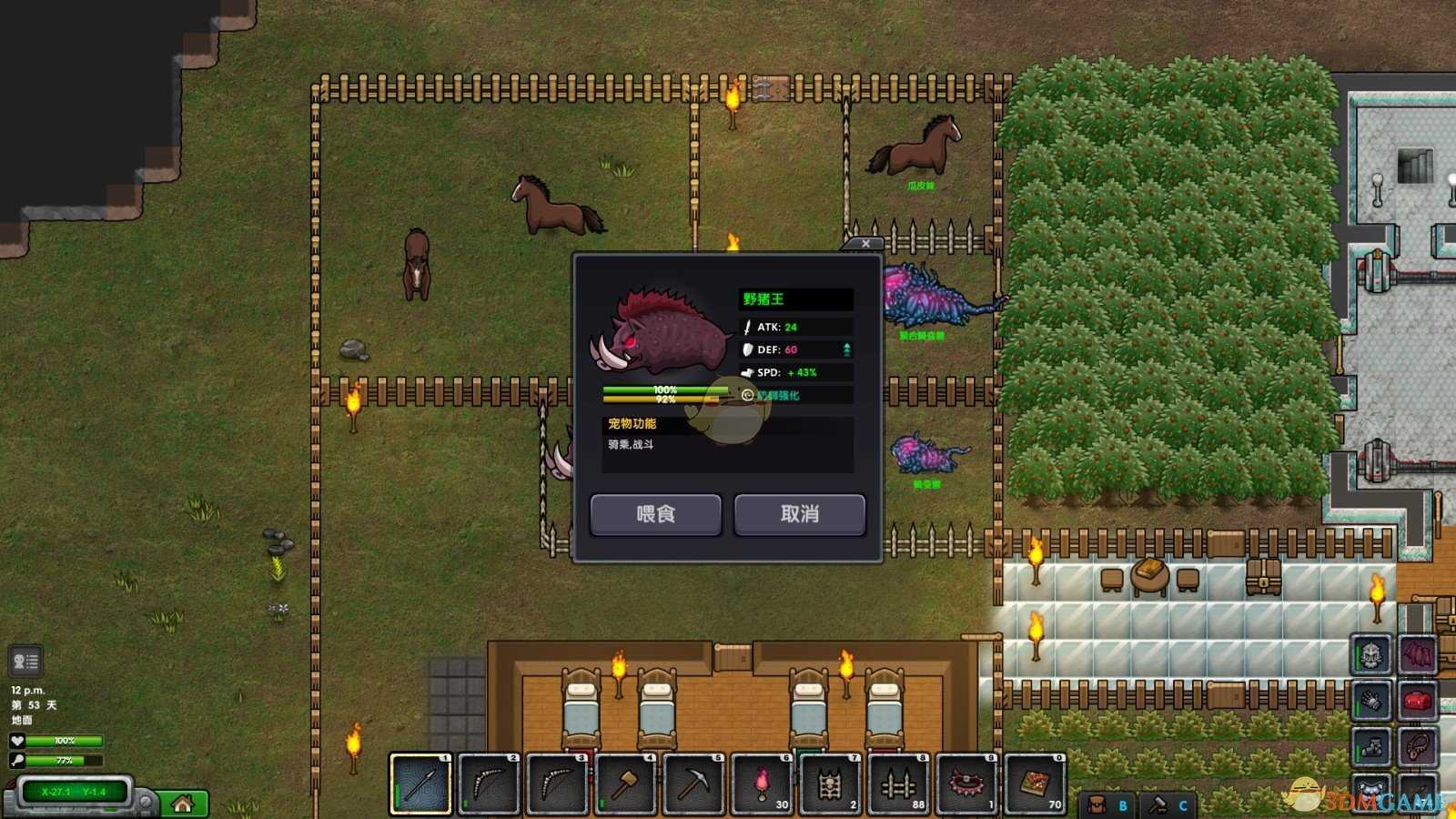This screenshot has width=1456, height=819.
Task: Cancel the pet dialog via 取消
Action: pyautogui.click(x=799, y=514)
